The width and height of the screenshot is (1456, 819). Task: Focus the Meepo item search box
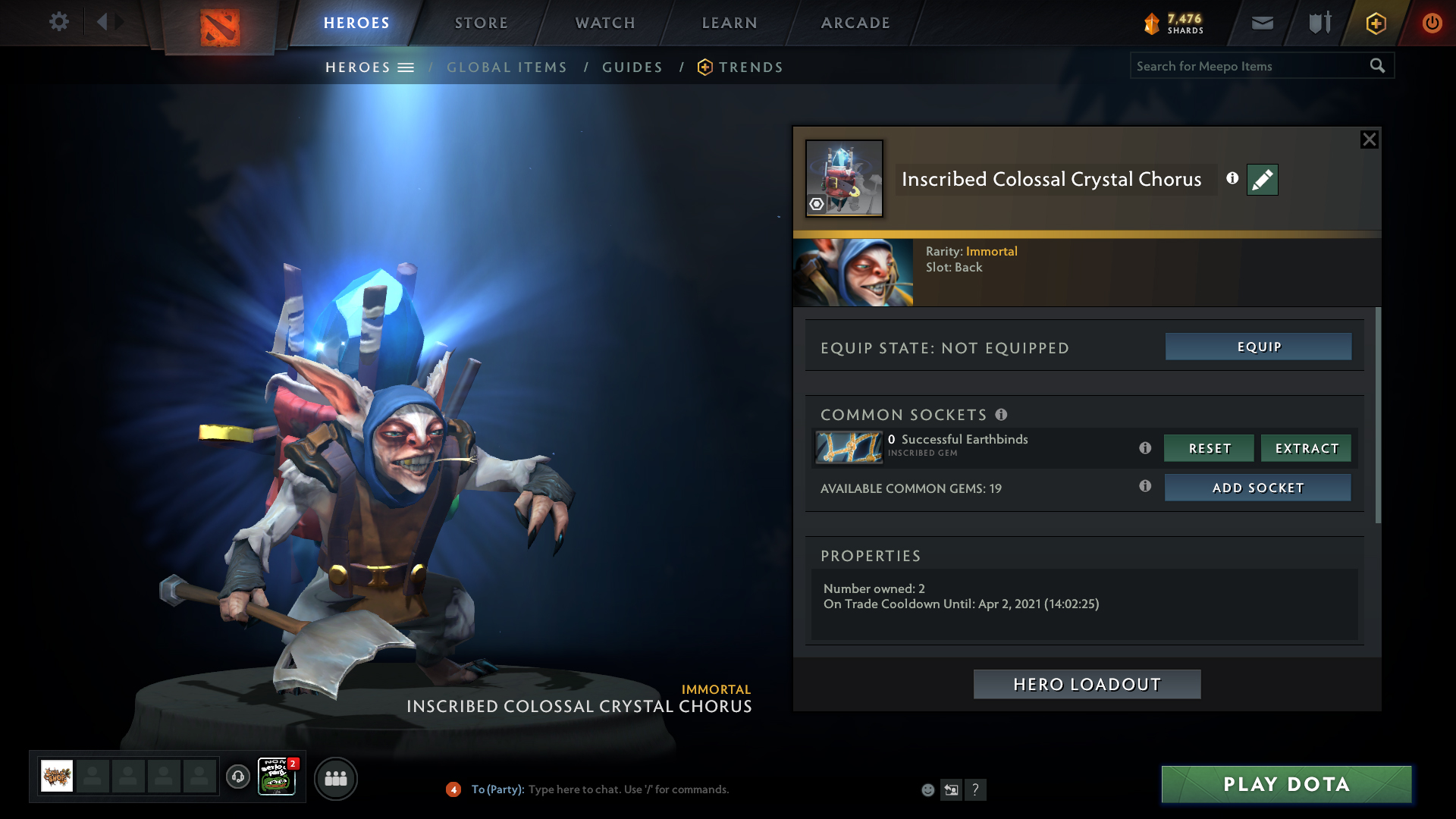click(x=1247, y=66)
